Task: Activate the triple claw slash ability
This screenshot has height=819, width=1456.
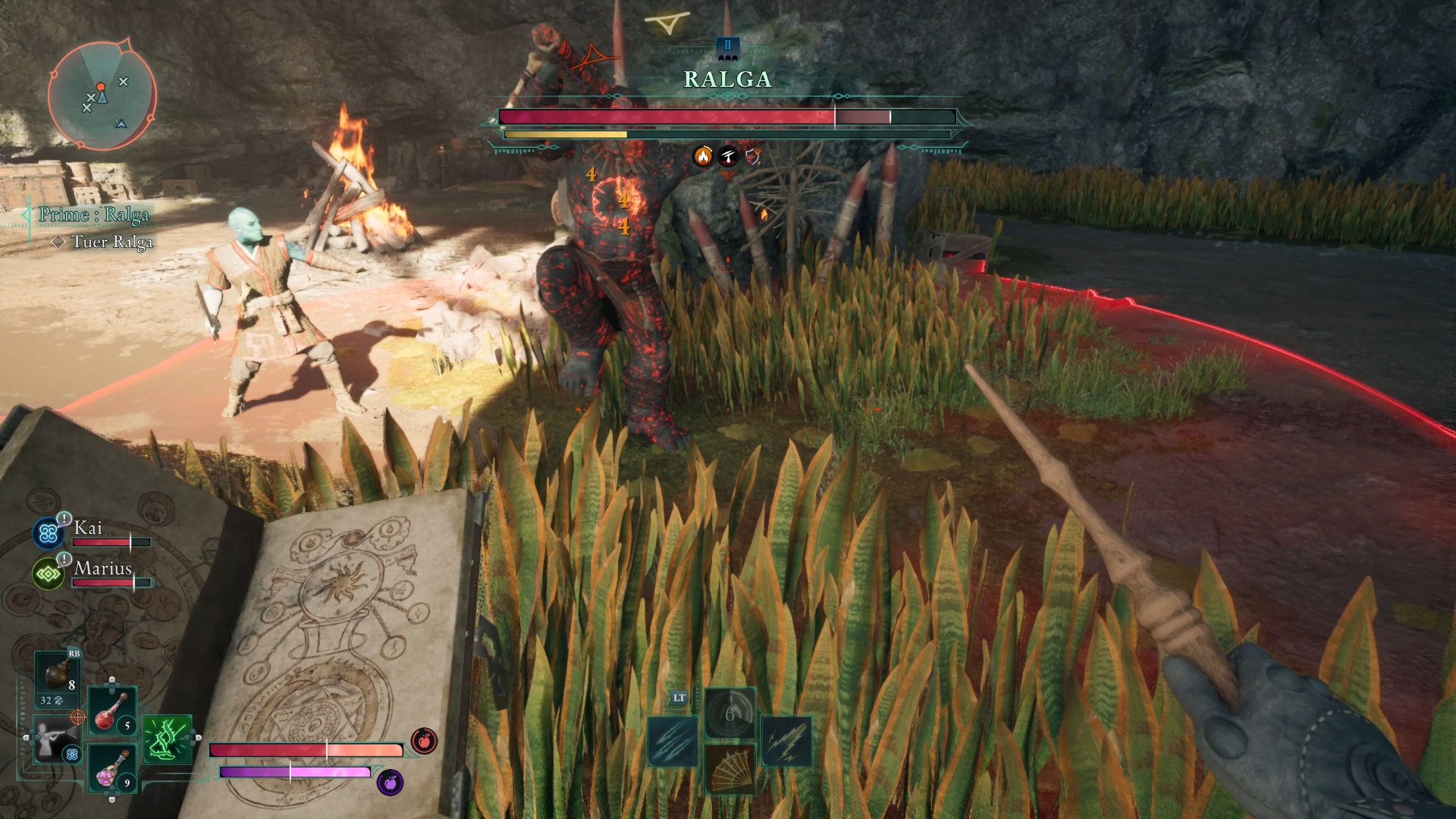Action: point(673,740)
